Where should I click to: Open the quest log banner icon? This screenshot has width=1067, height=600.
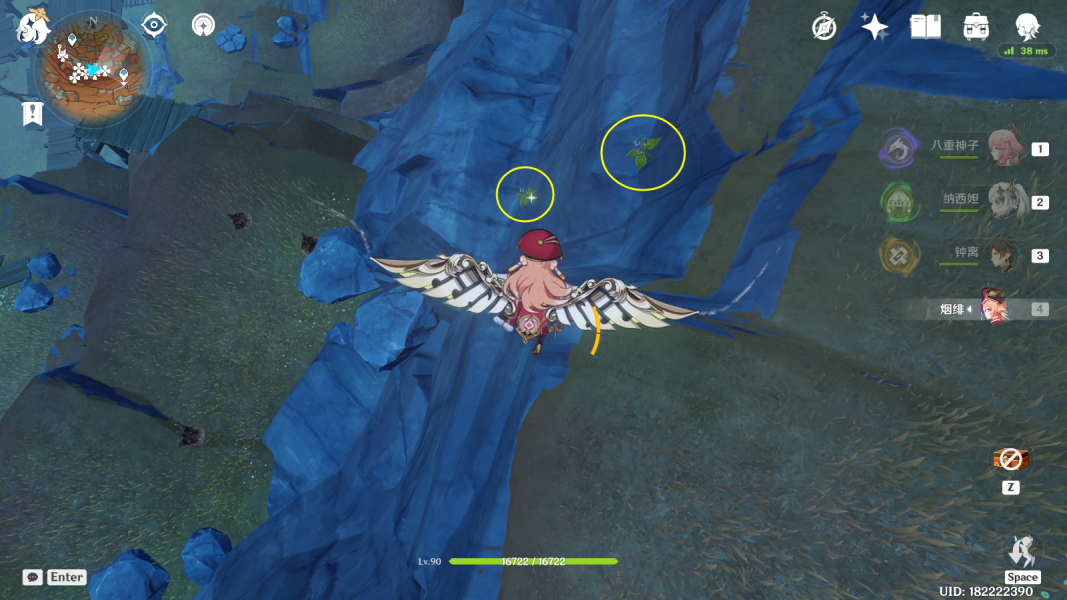[33, 114]
